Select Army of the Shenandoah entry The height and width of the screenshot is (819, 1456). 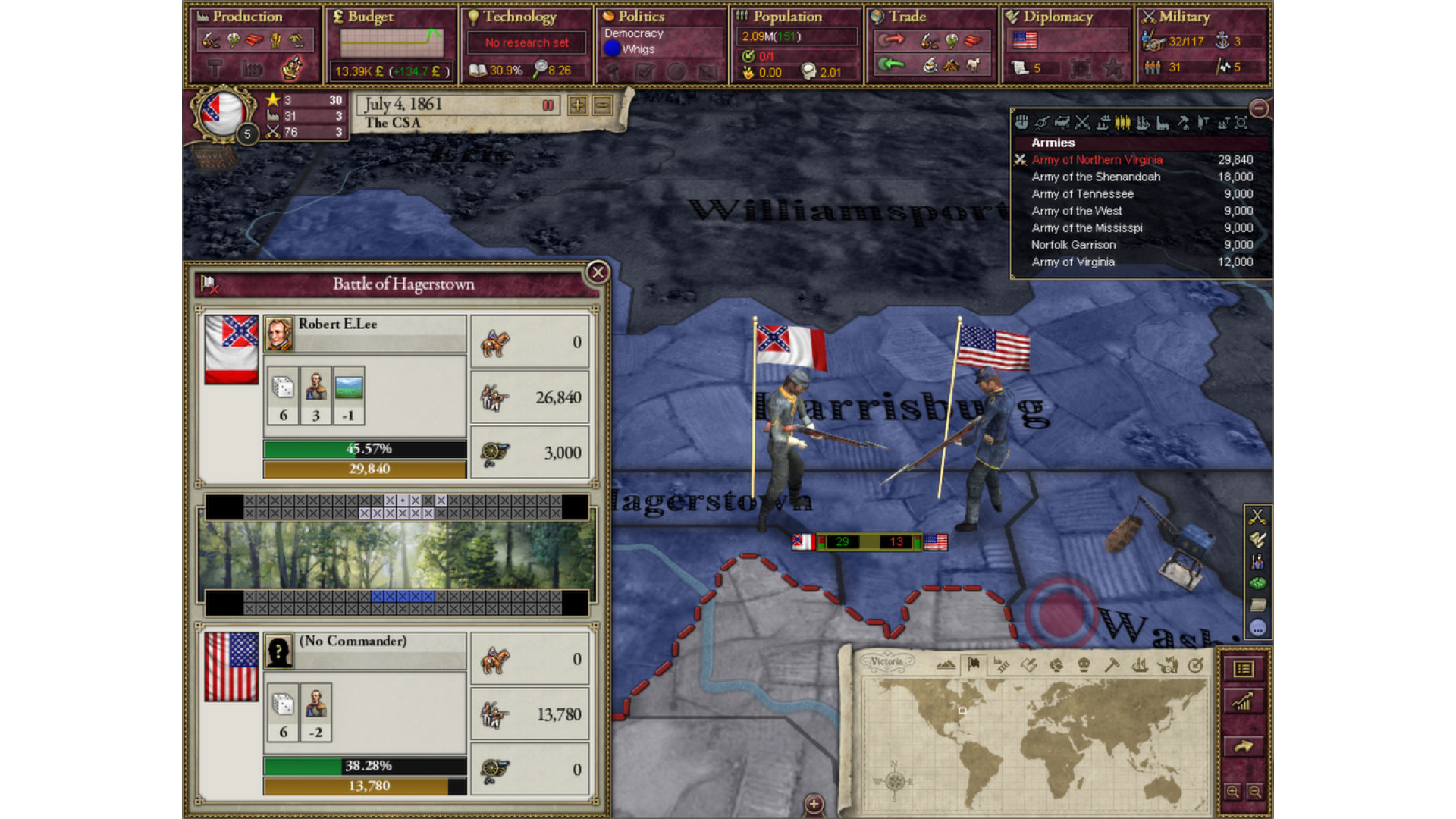pos(1096,177)
